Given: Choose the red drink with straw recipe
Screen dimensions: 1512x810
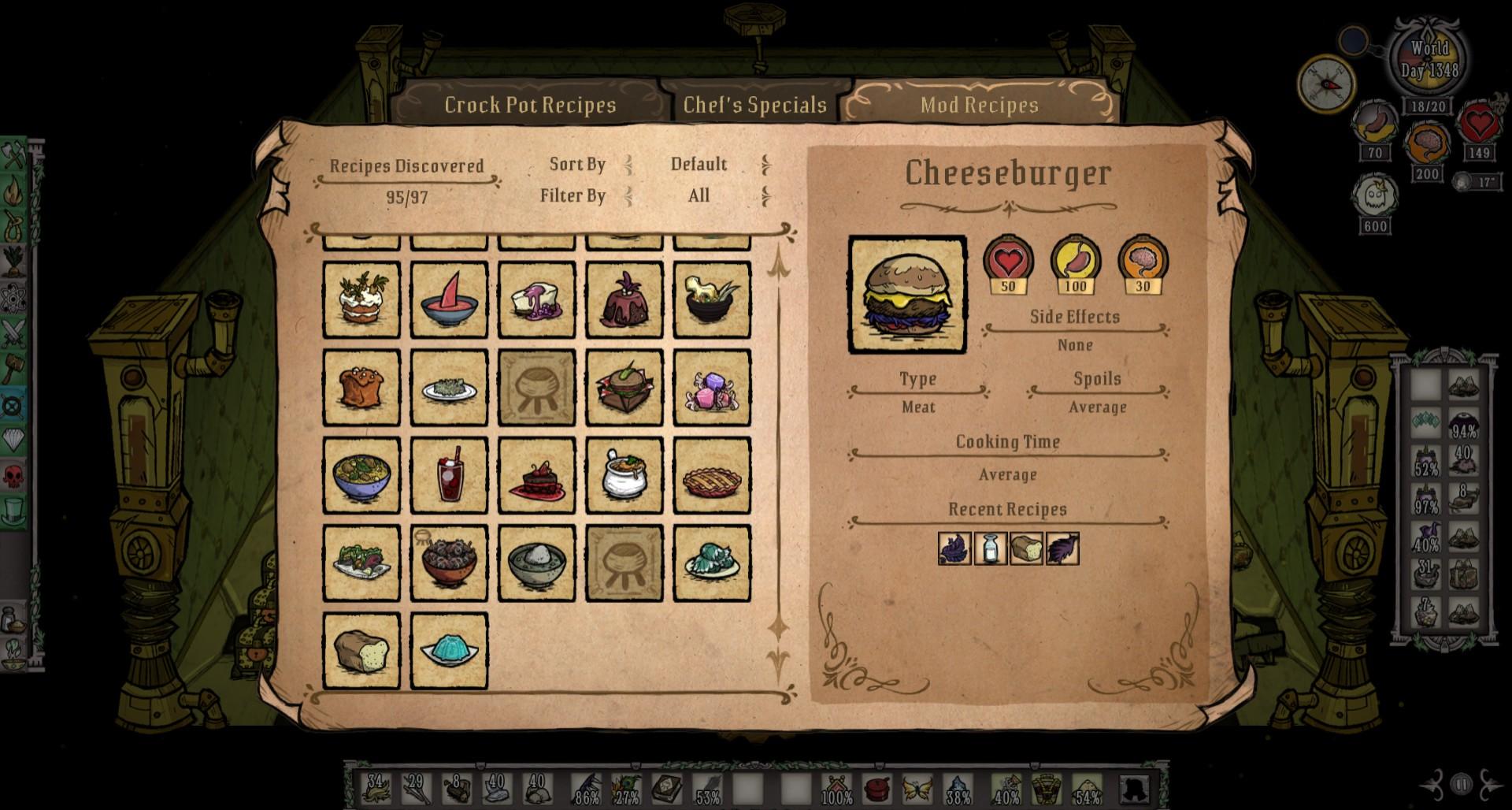Looking at the screenshot, I should click(449, 476).
